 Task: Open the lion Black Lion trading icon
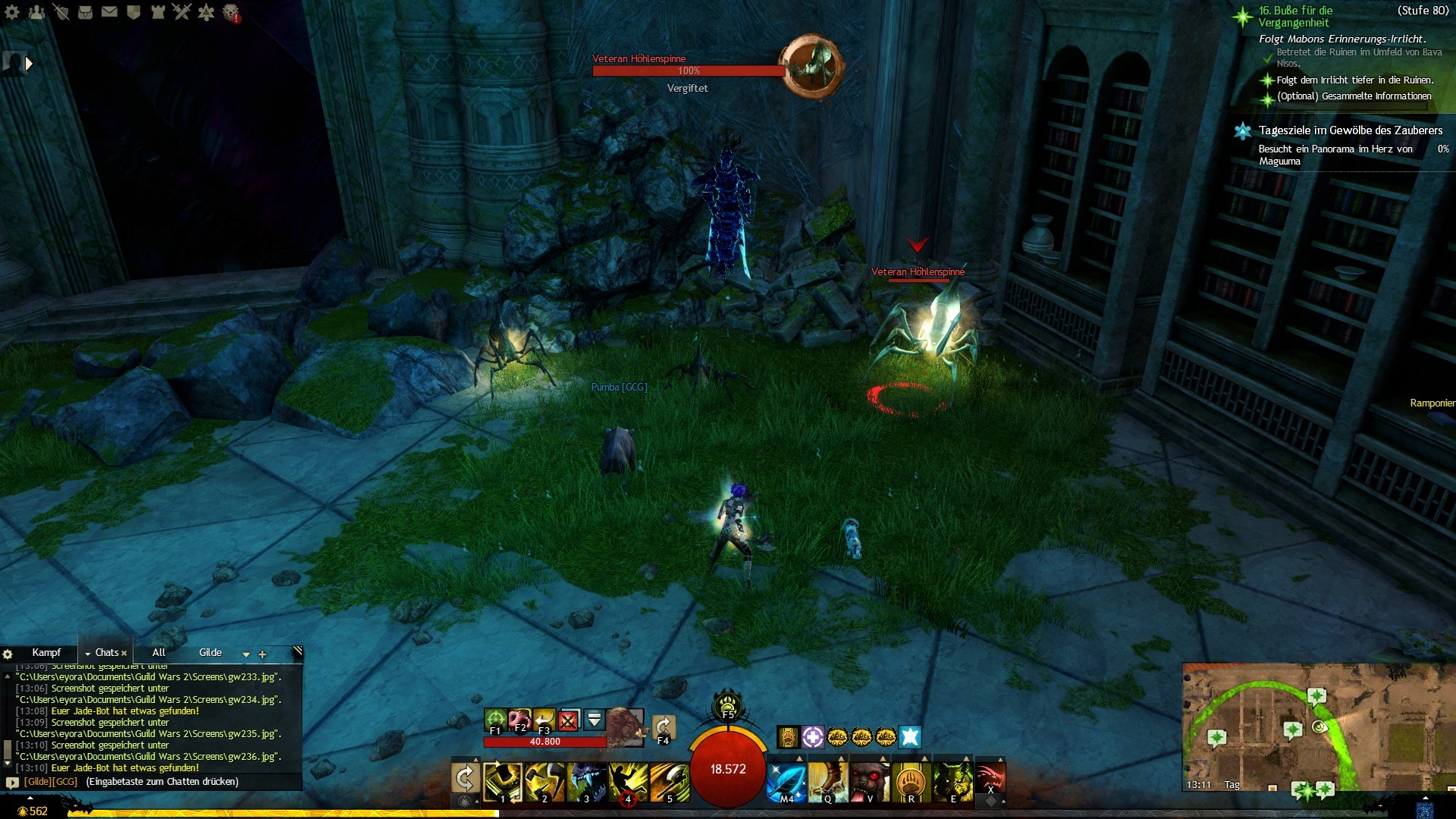click(x=231, y=12)
